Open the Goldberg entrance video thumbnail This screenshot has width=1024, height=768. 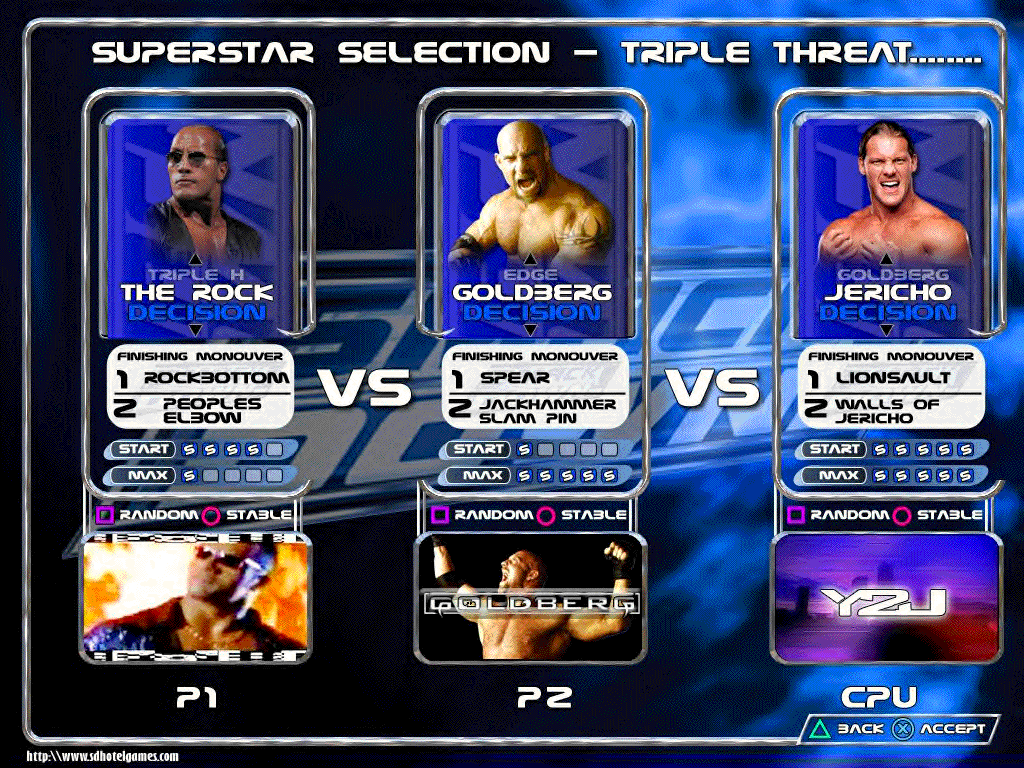(x=531, y=597)
